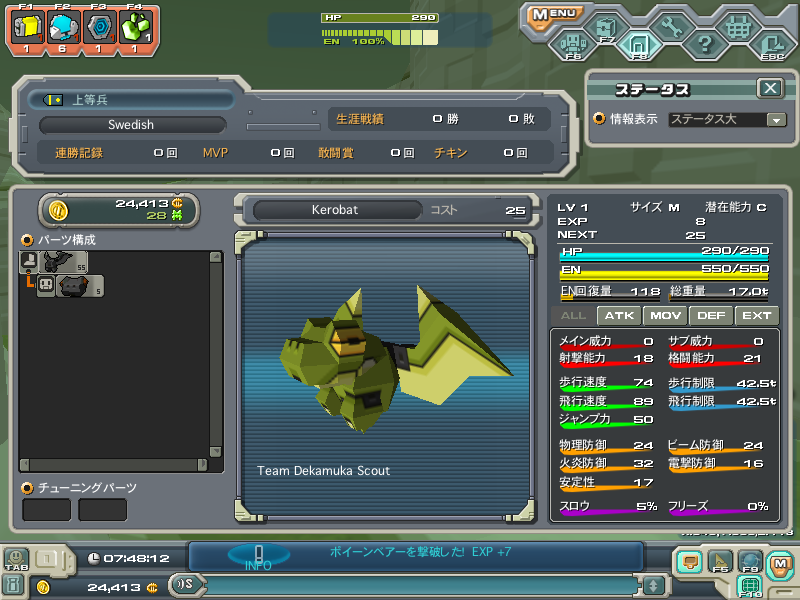This screenshot has height=600, width=800.
Task: Select the ALL stats tab
Action: [574, 315]
